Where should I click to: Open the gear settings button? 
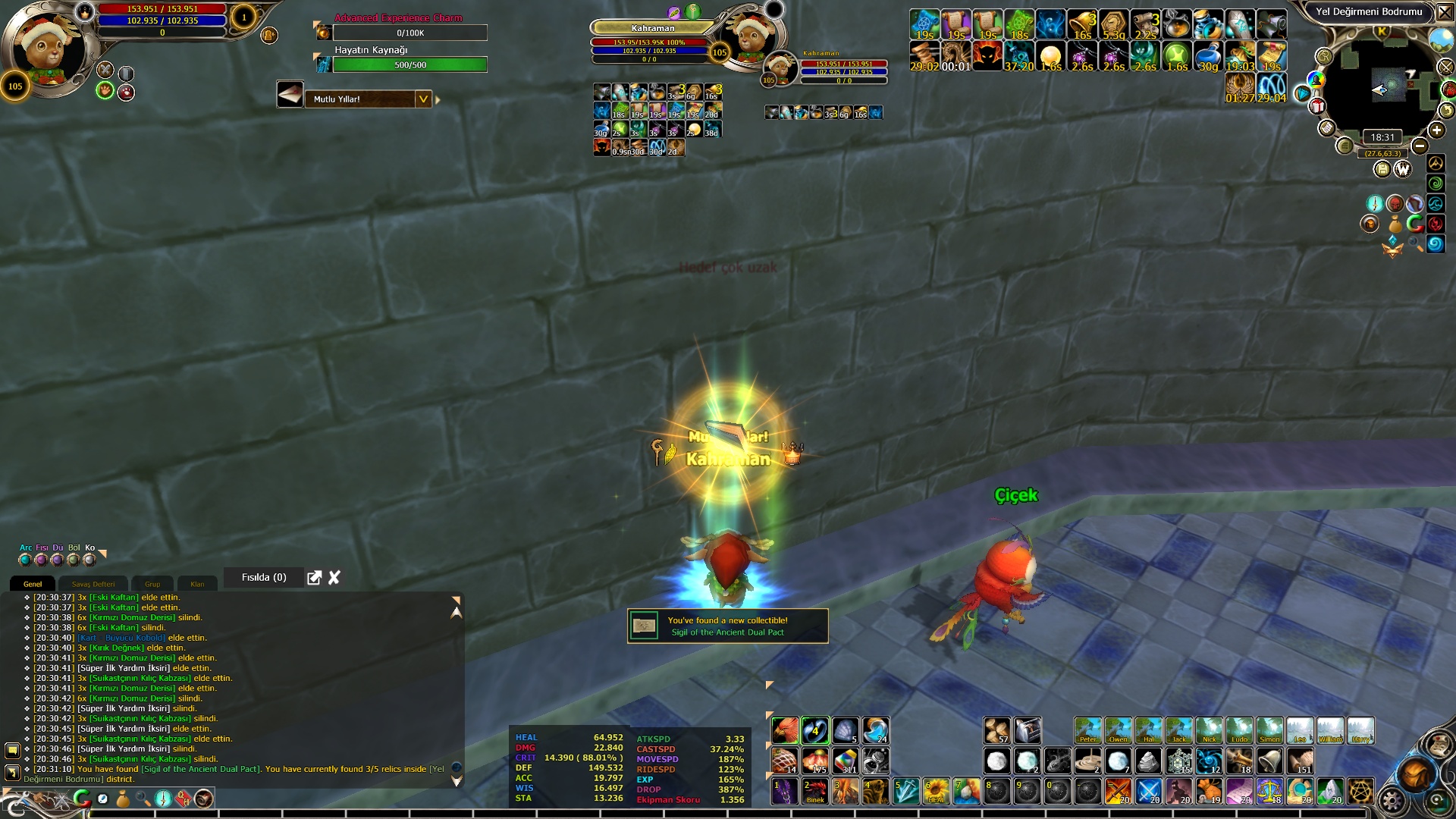tap(1392, 800)
